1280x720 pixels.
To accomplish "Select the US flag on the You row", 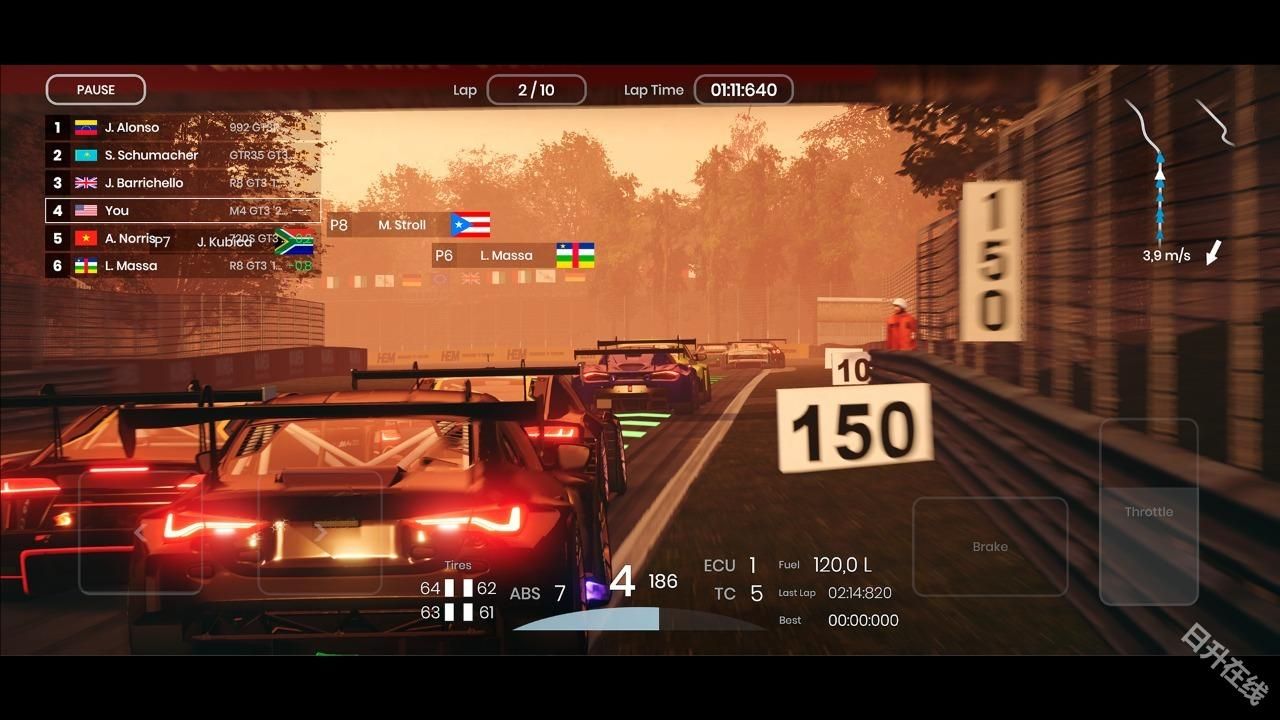I will pyautogui.click(x=84, y=210).
